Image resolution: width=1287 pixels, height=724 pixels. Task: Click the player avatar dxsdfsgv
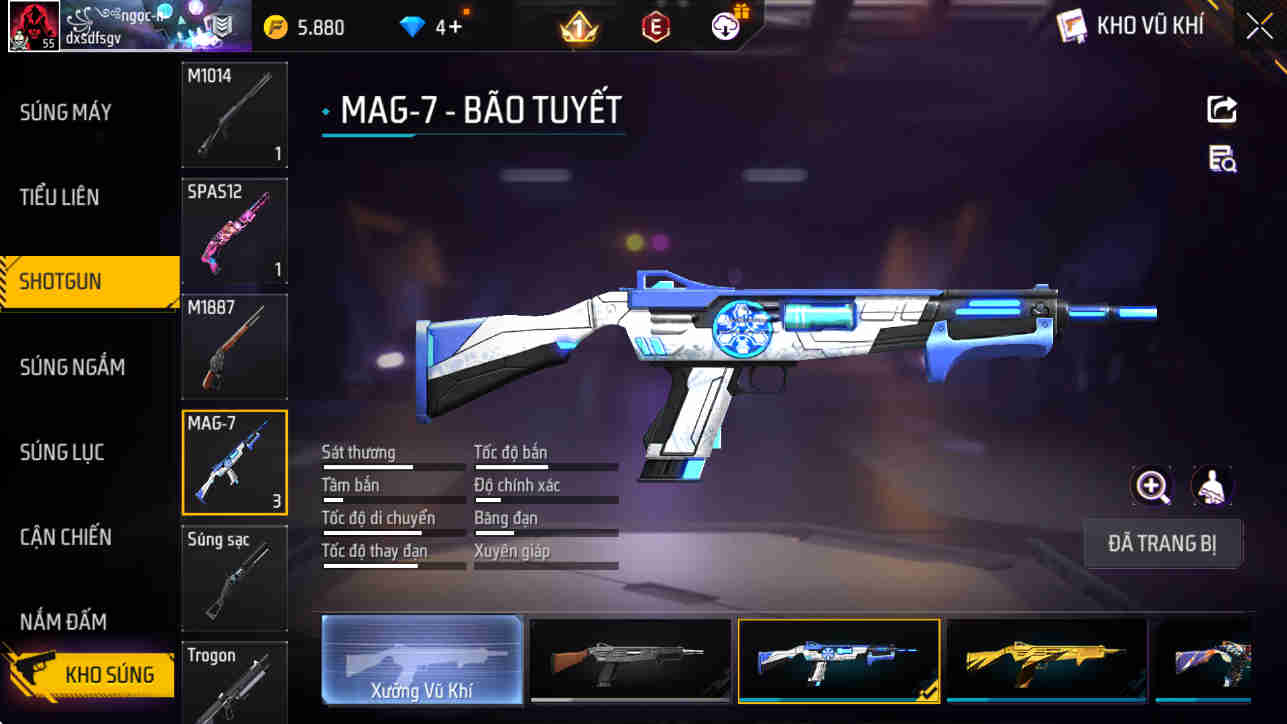[x=33, y=26]
